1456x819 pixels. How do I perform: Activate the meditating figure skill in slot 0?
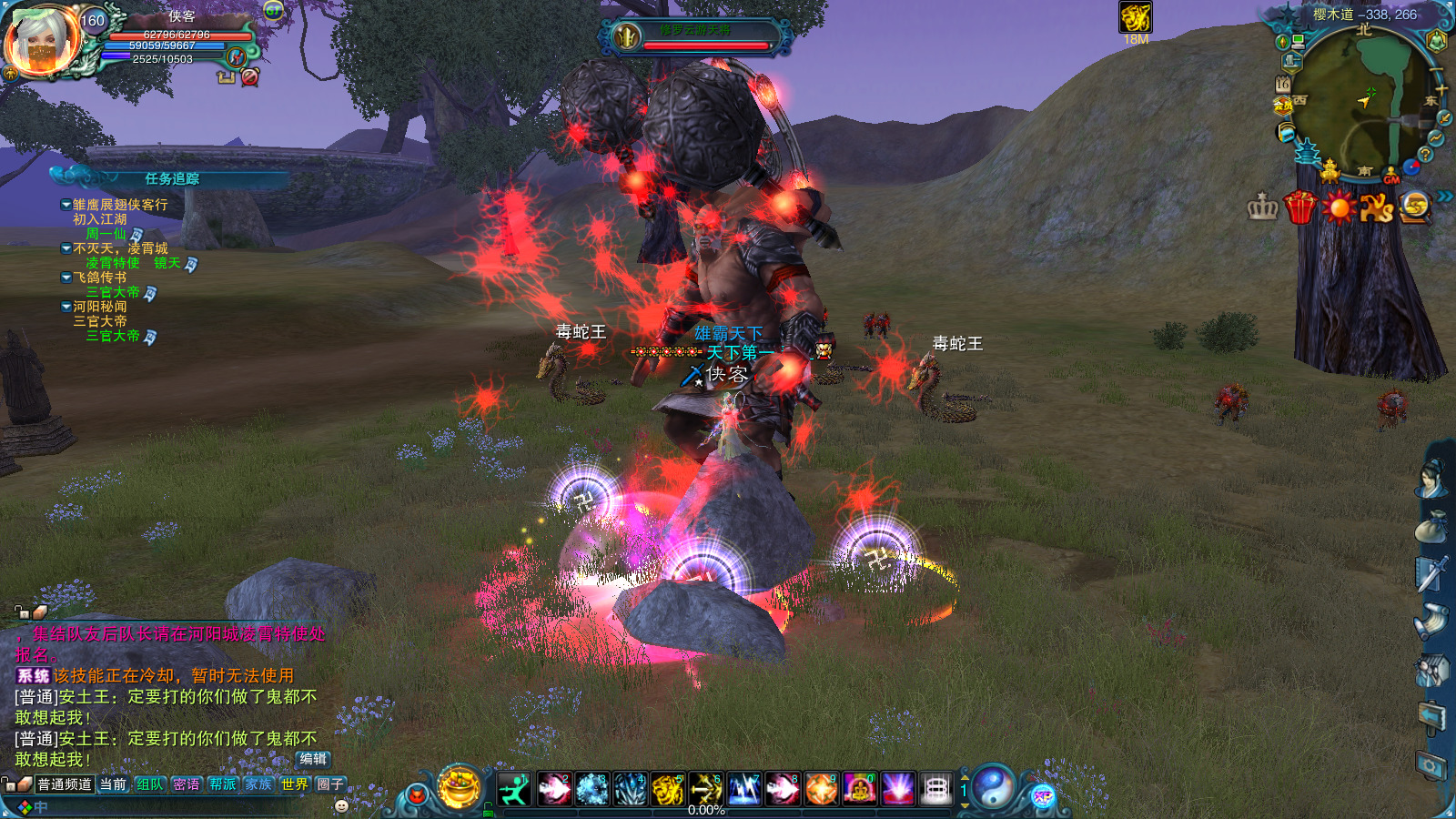tap(859, 788)
